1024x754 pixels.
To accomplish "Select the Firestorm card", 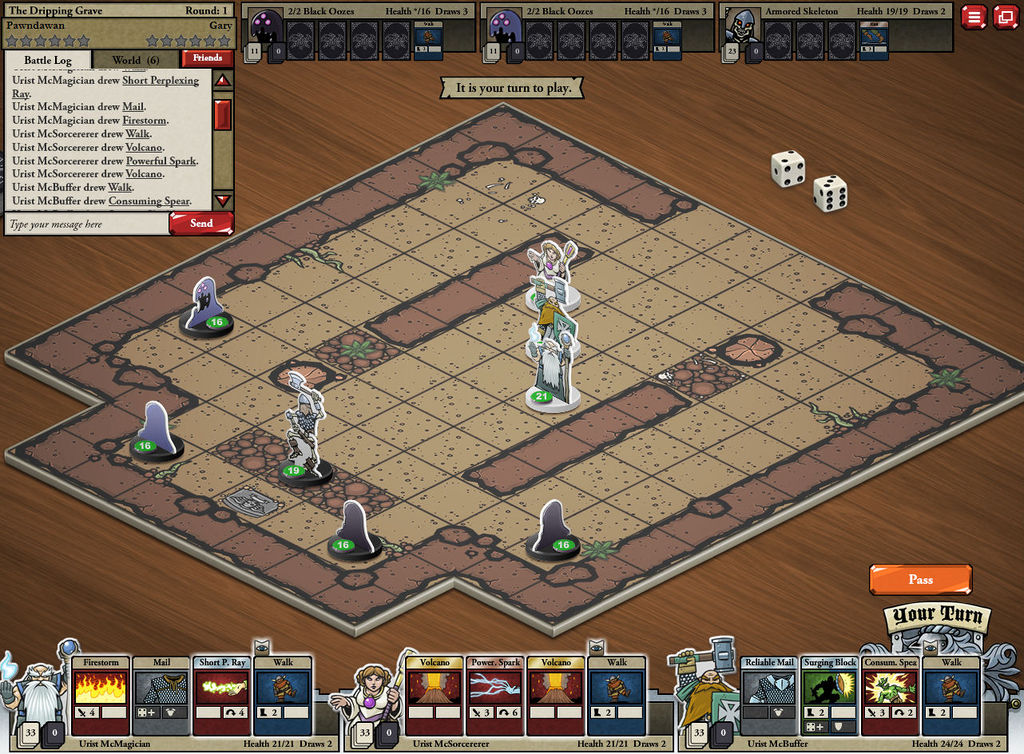I will tap(101, 695).
